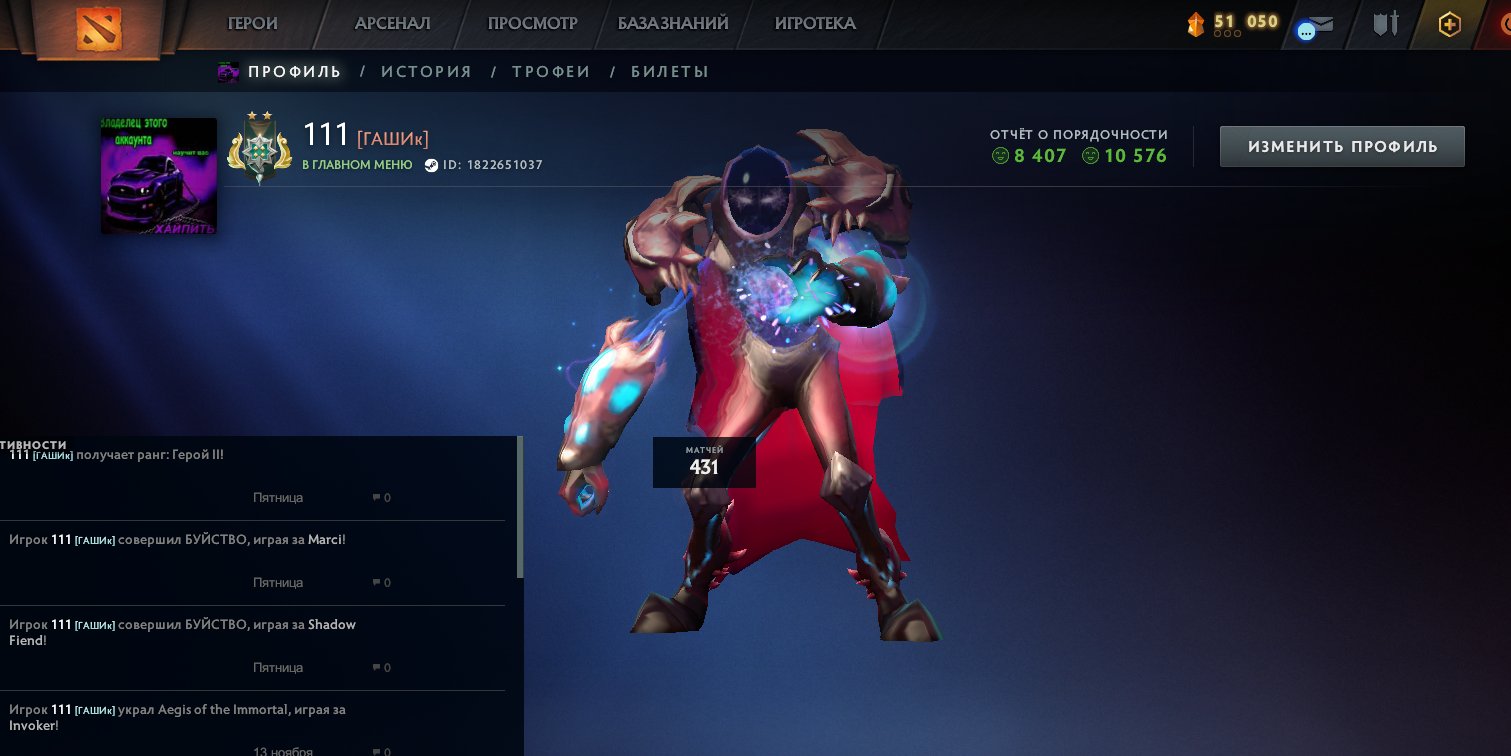Viewport: 1511px width, 756px height.
Task: Click the МАТЧЕЙ 431 counter overlay
Action: click(704, 462)
